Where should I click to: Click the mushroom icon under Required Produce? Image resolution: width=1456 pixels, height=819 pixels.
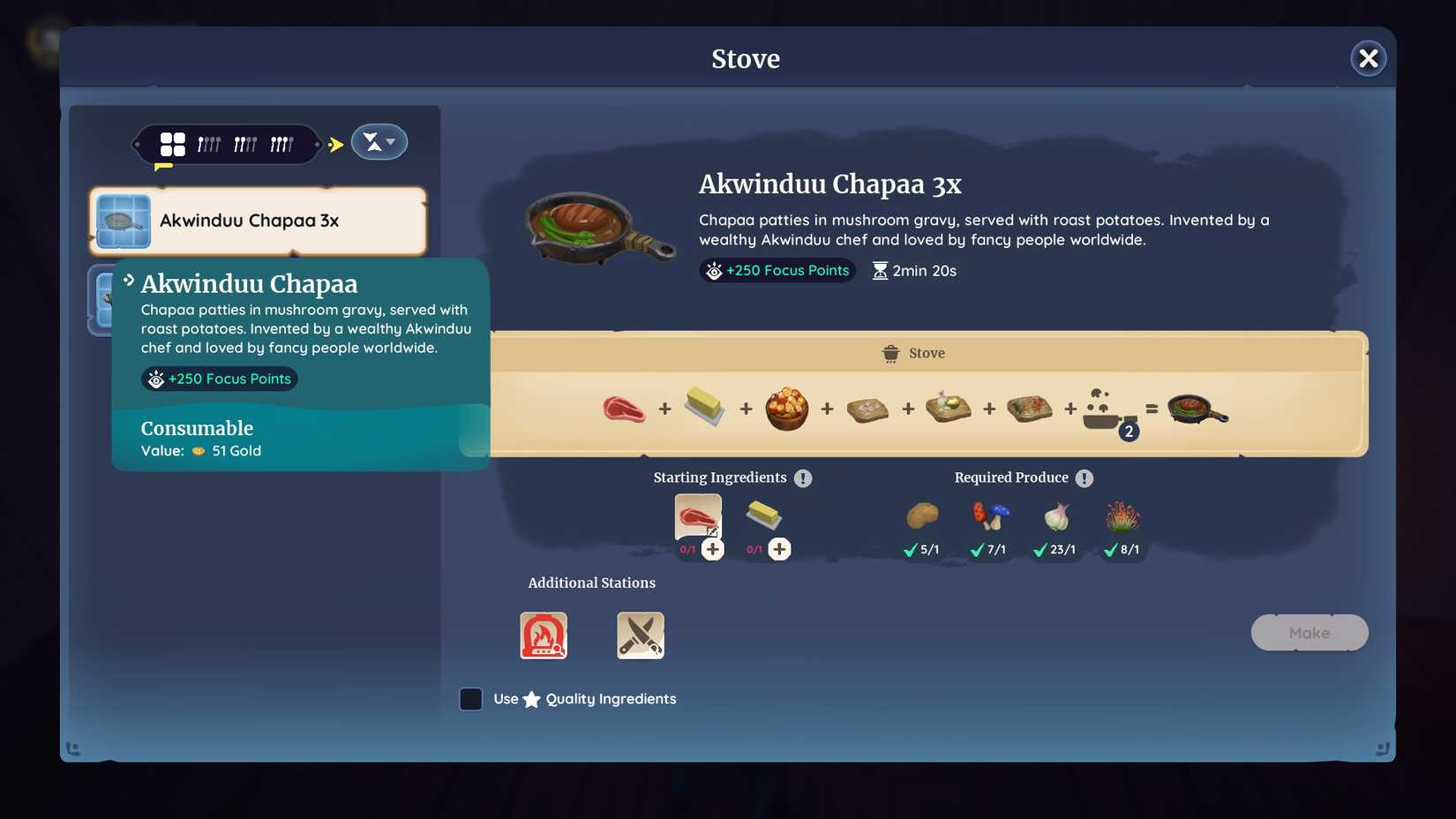988,516
